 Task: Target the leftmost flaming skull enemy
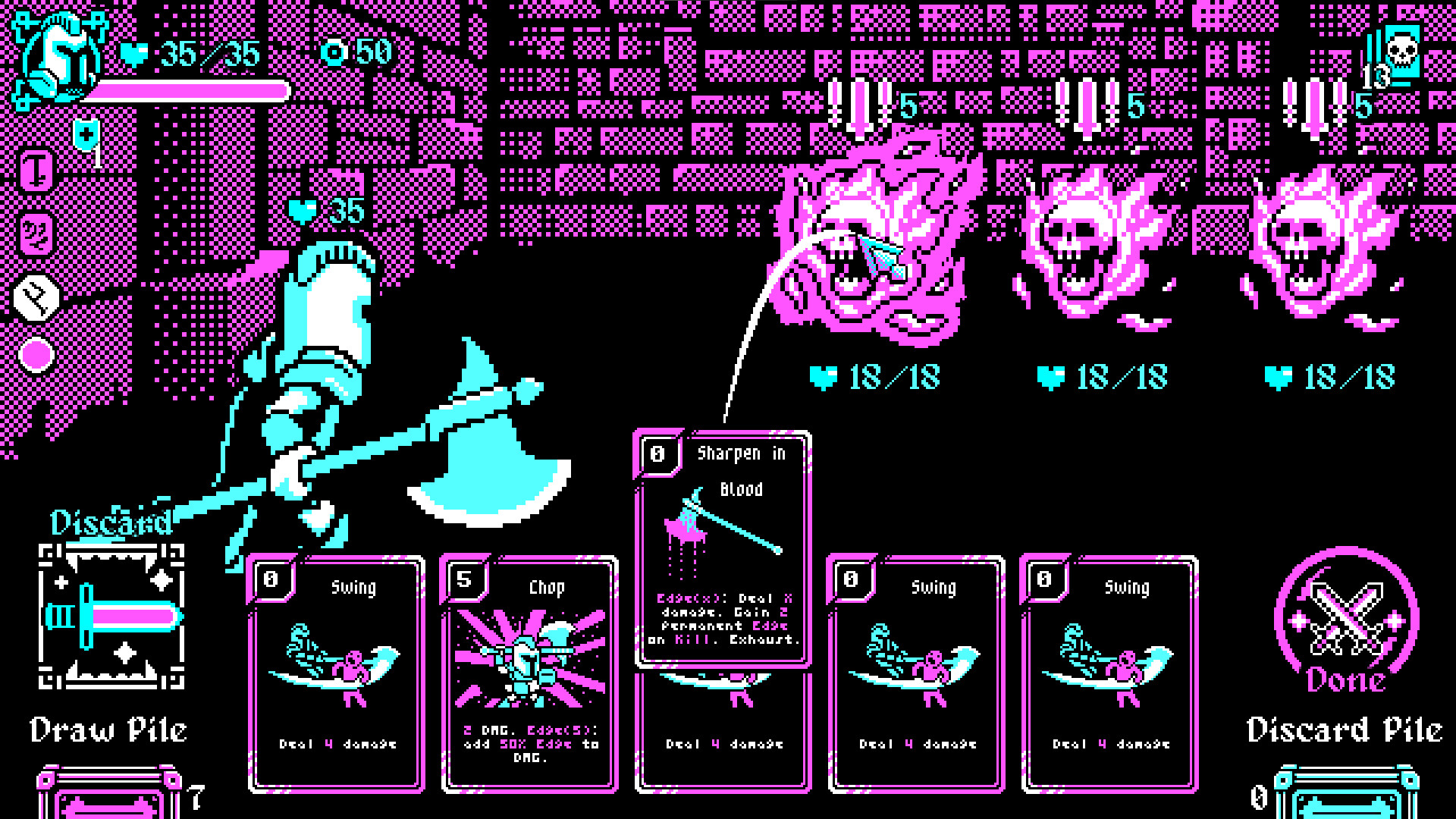point(872,243)
